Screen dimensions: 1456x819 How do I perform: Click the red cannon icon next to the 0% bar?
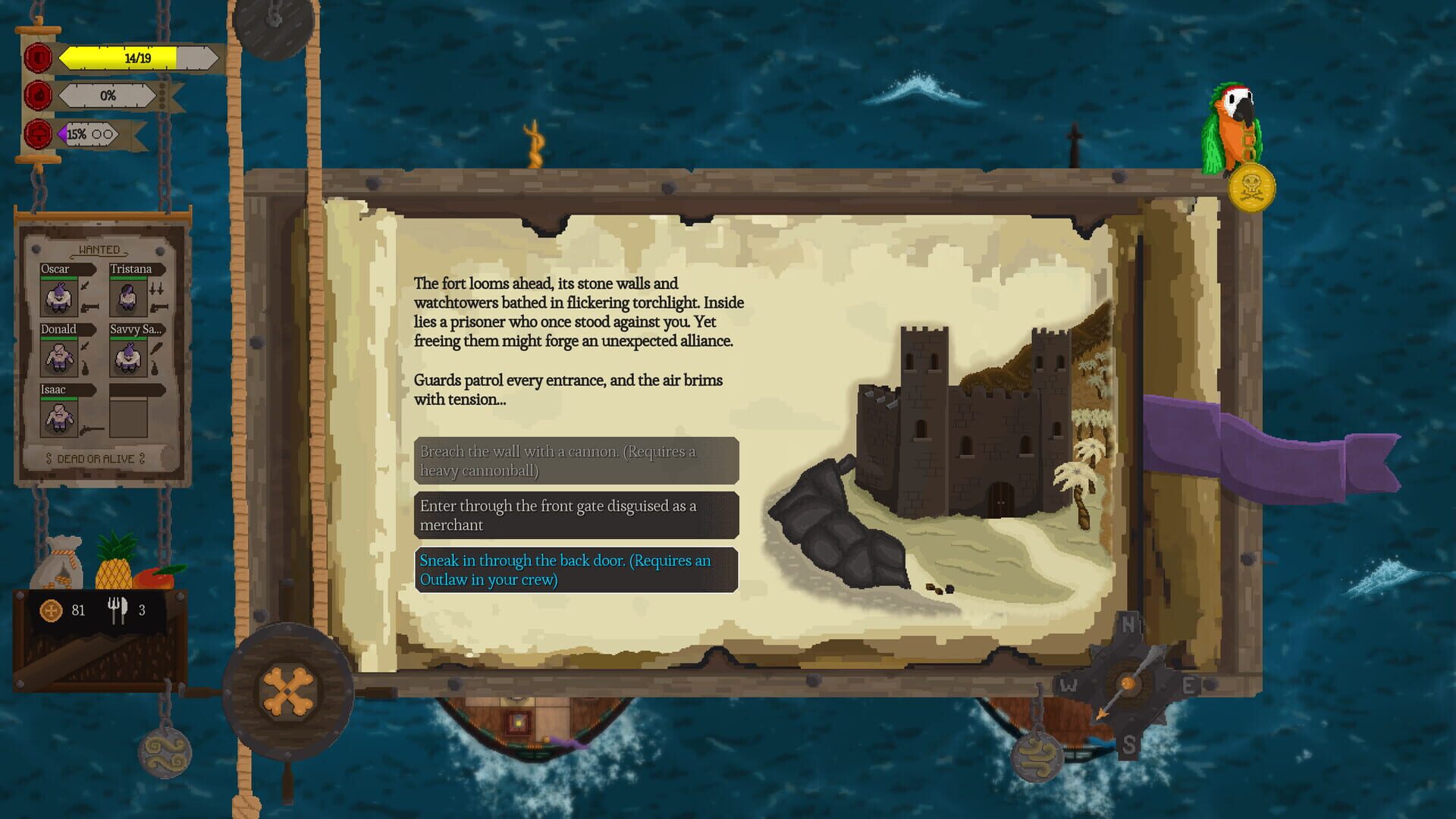37,96
